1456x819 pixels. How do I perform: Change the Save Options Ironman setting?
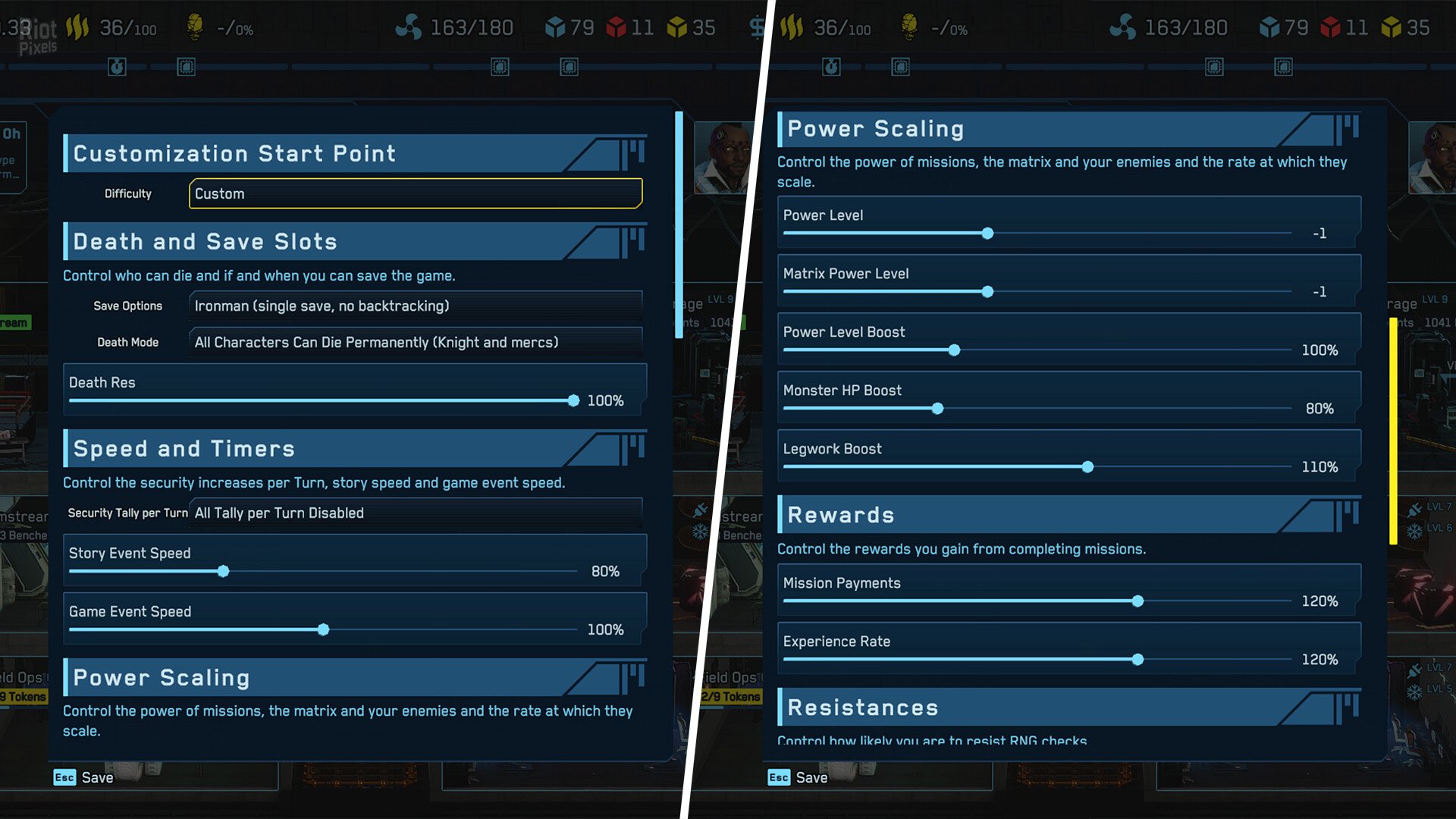point(416,306)
